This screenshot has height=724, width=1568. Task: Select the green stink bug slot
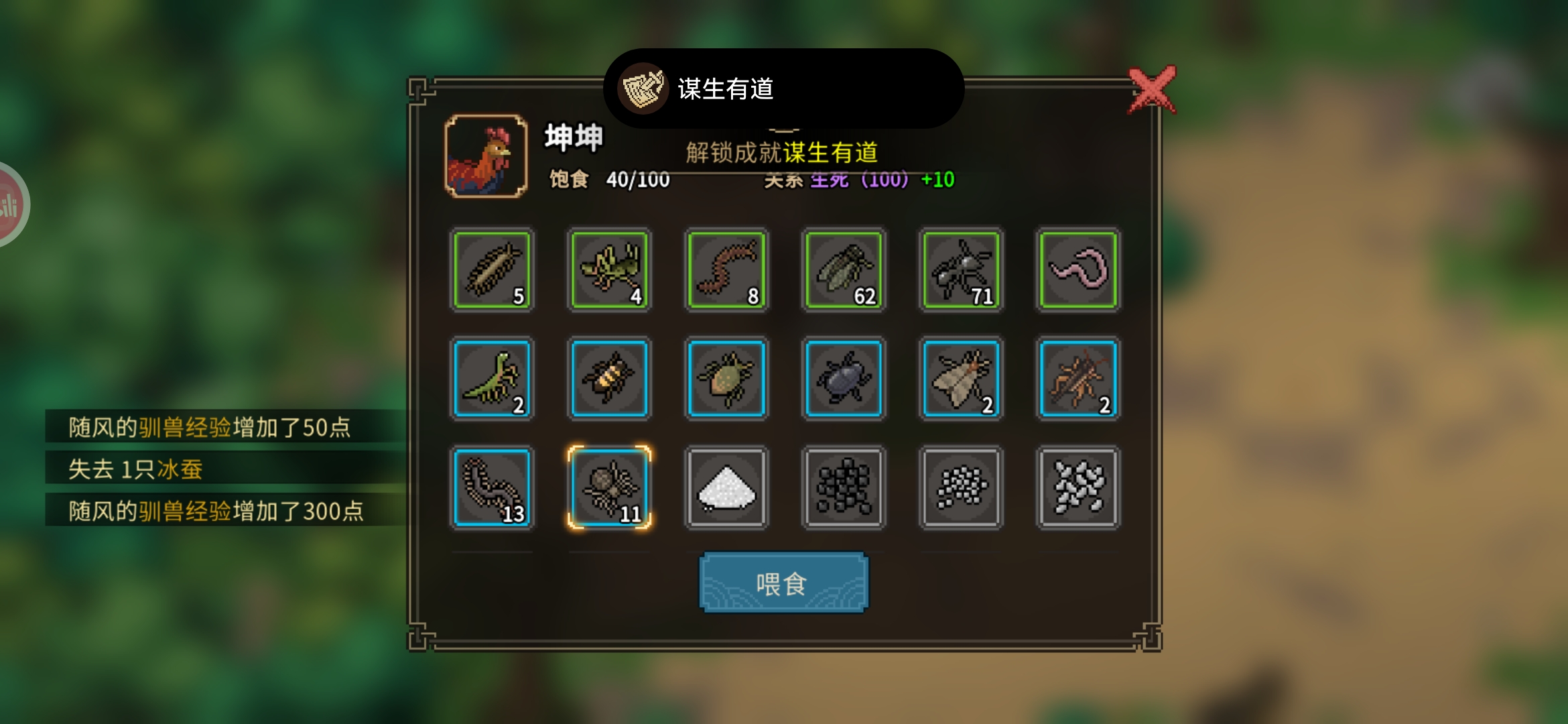[726, 379]
